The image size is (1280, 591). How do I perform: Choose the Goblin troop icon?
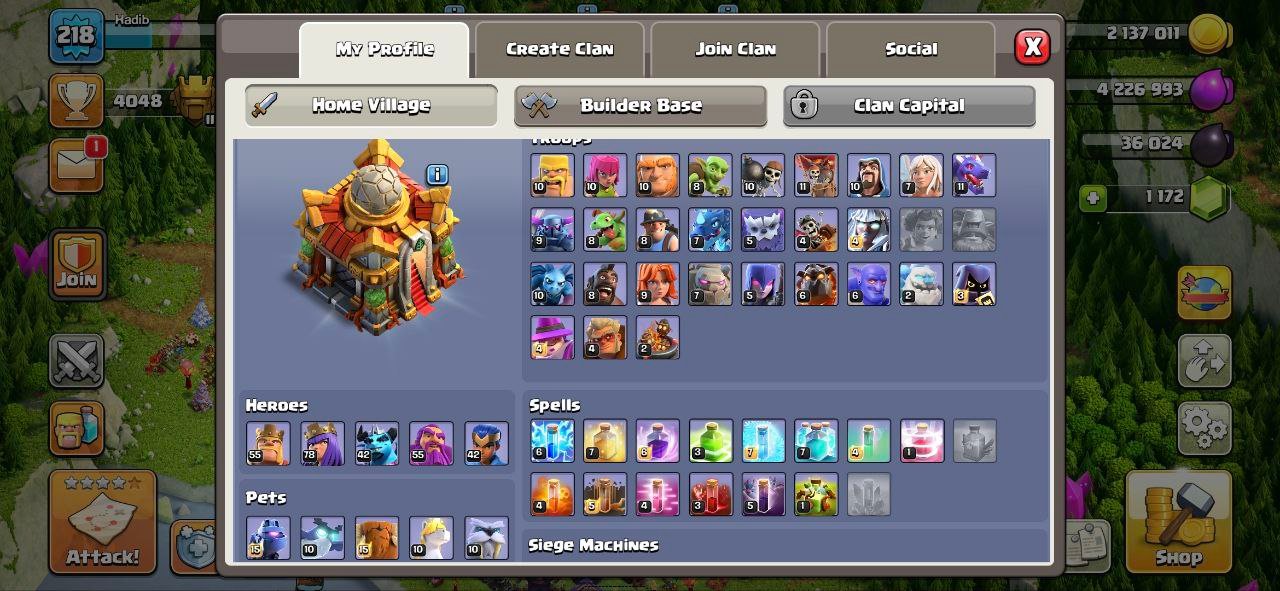point(710,175)
